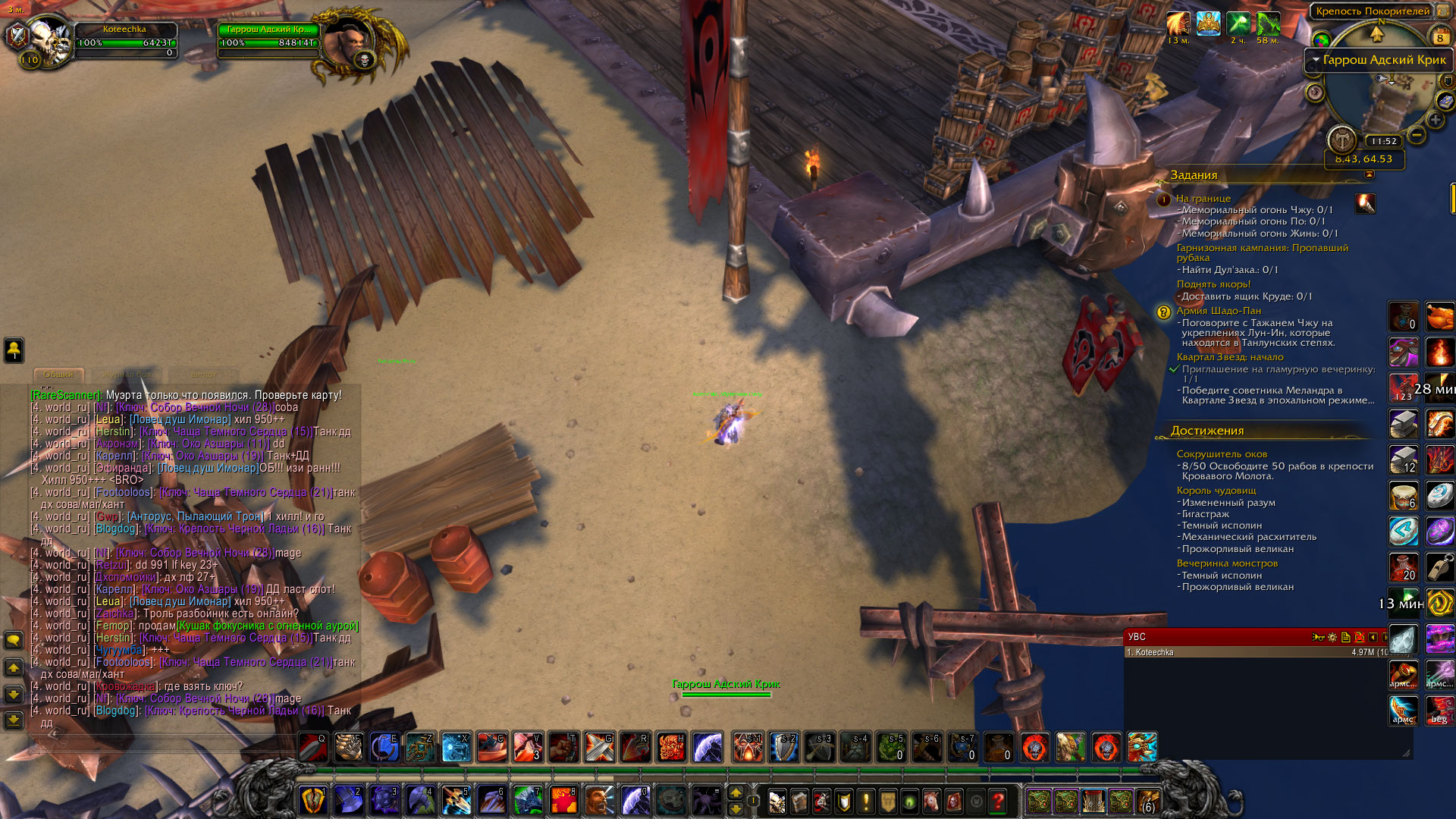The width and height of the screenshot is (1456, 819).
Task: Select the На границе quest title
Action: click(x=1203, y=199)
